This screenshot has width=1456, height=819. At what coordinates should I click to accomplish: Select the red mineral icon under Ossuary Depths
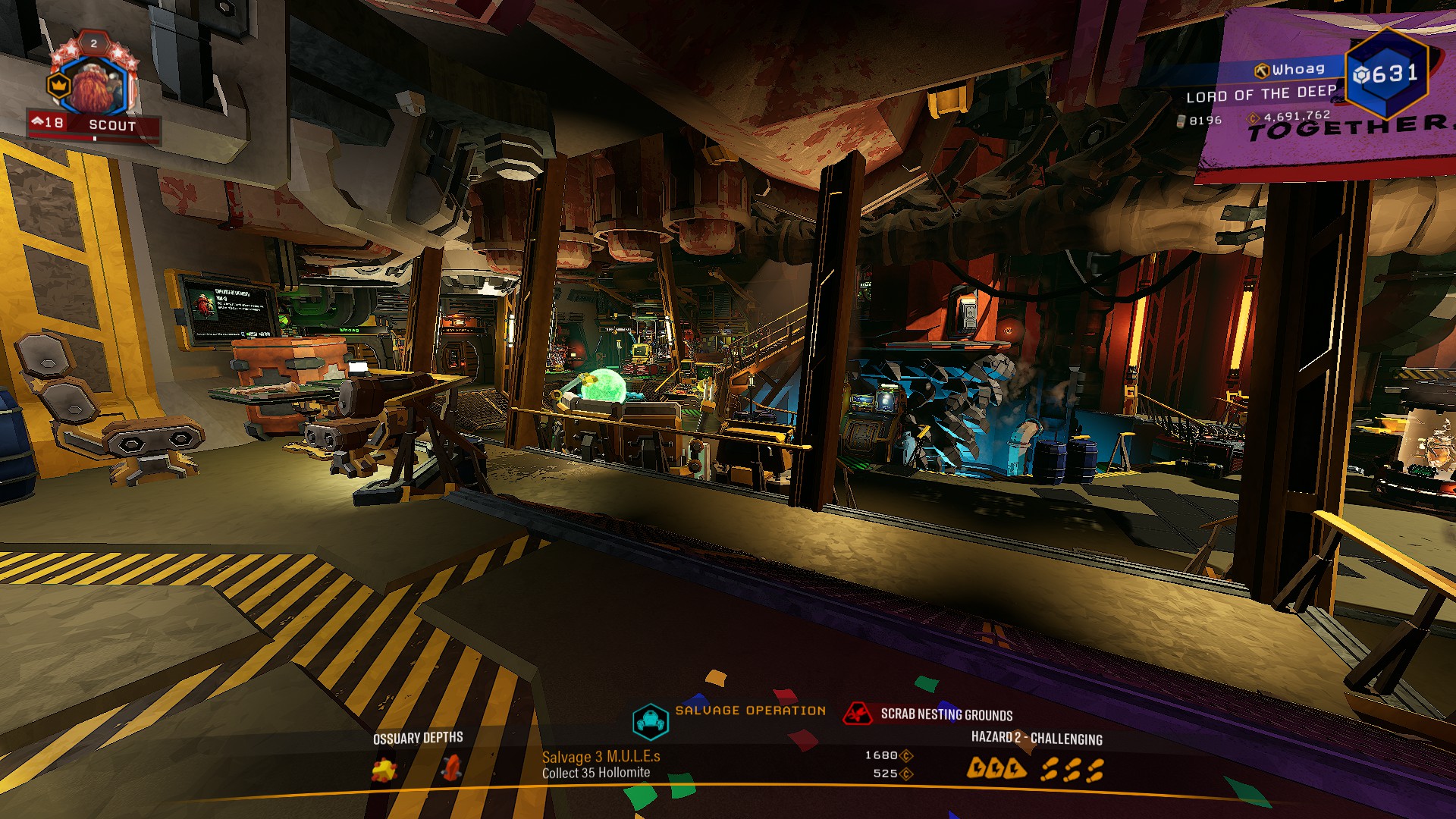tap(451, 768)
